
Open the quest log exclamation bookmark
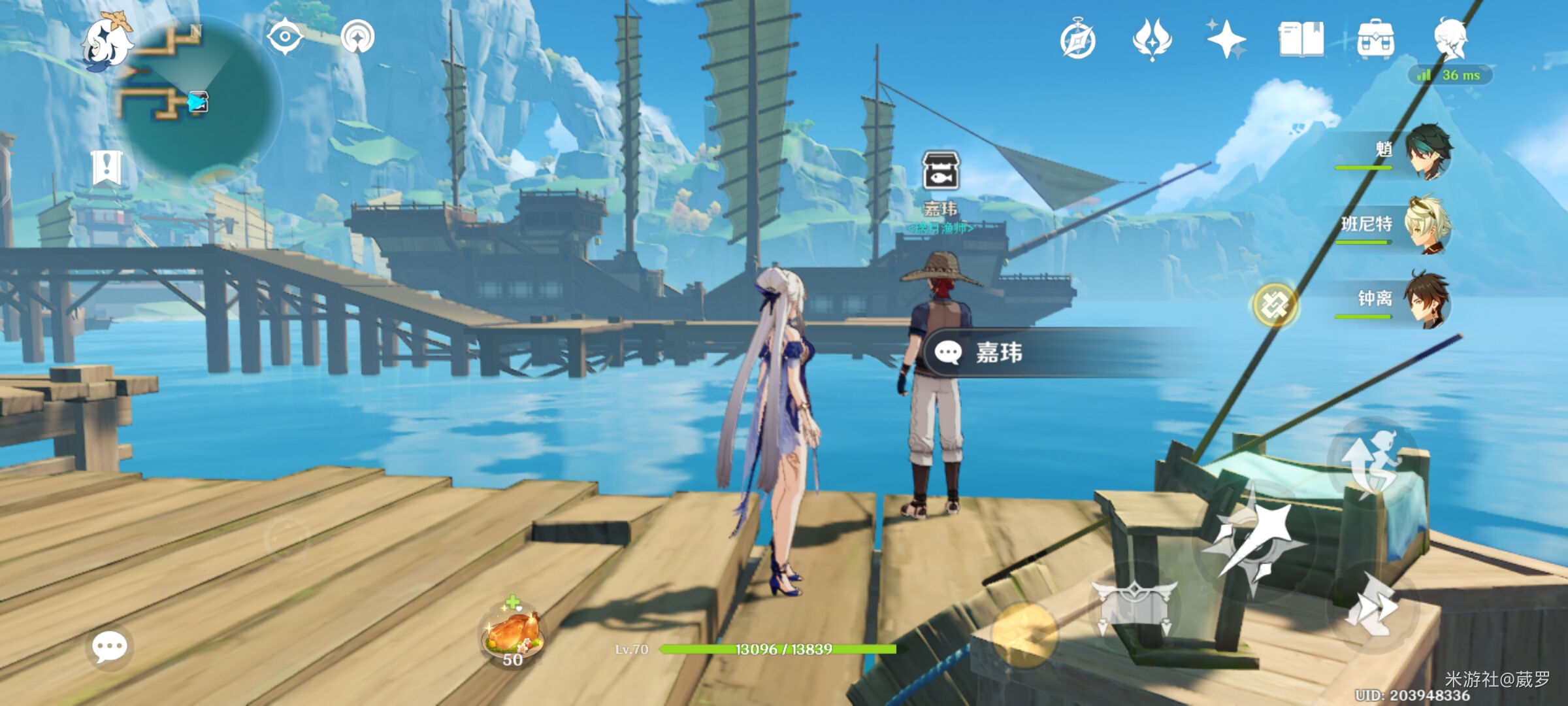[106, 167]
